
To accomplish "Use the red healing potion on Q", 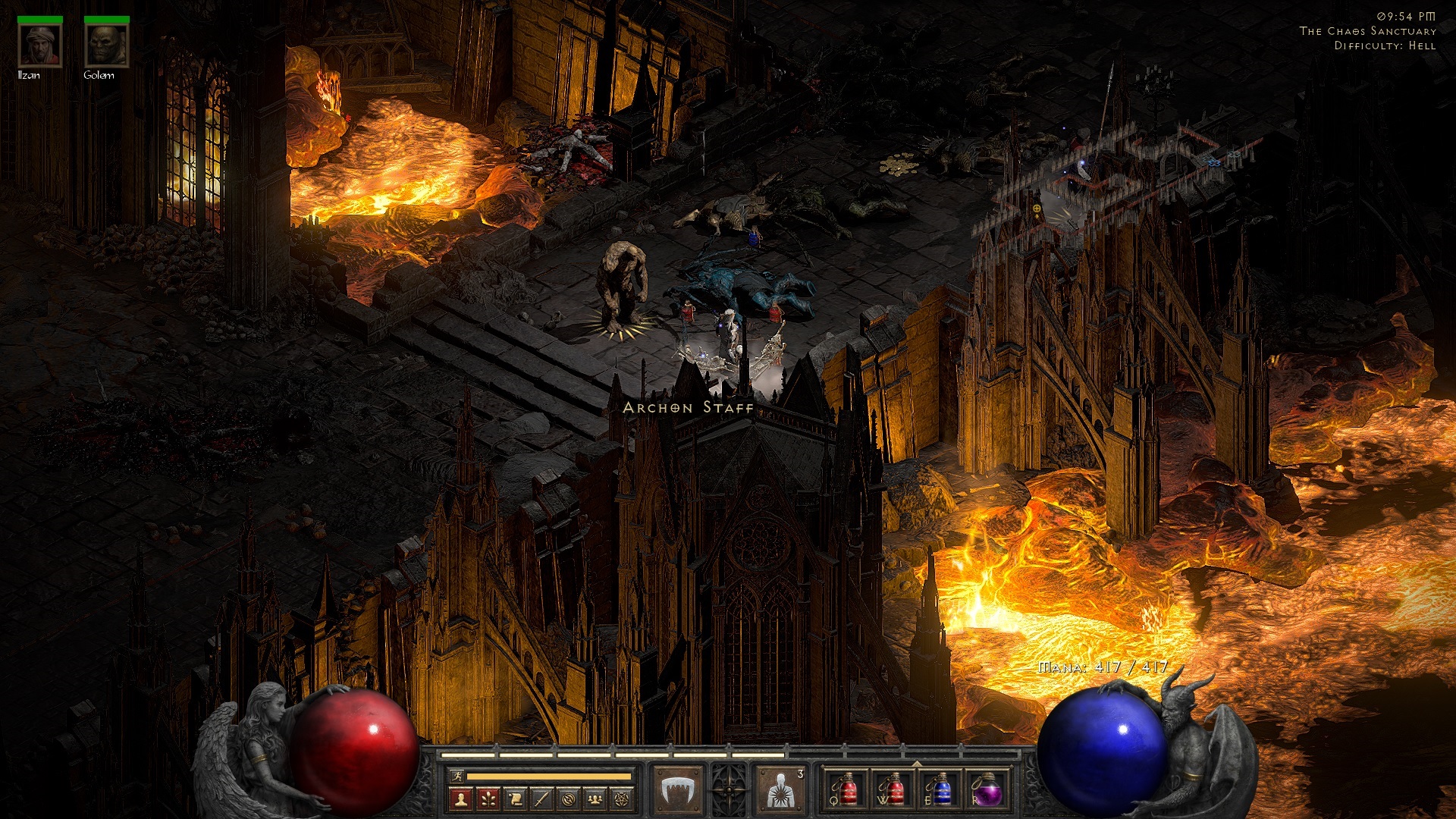I will (846, 790).
